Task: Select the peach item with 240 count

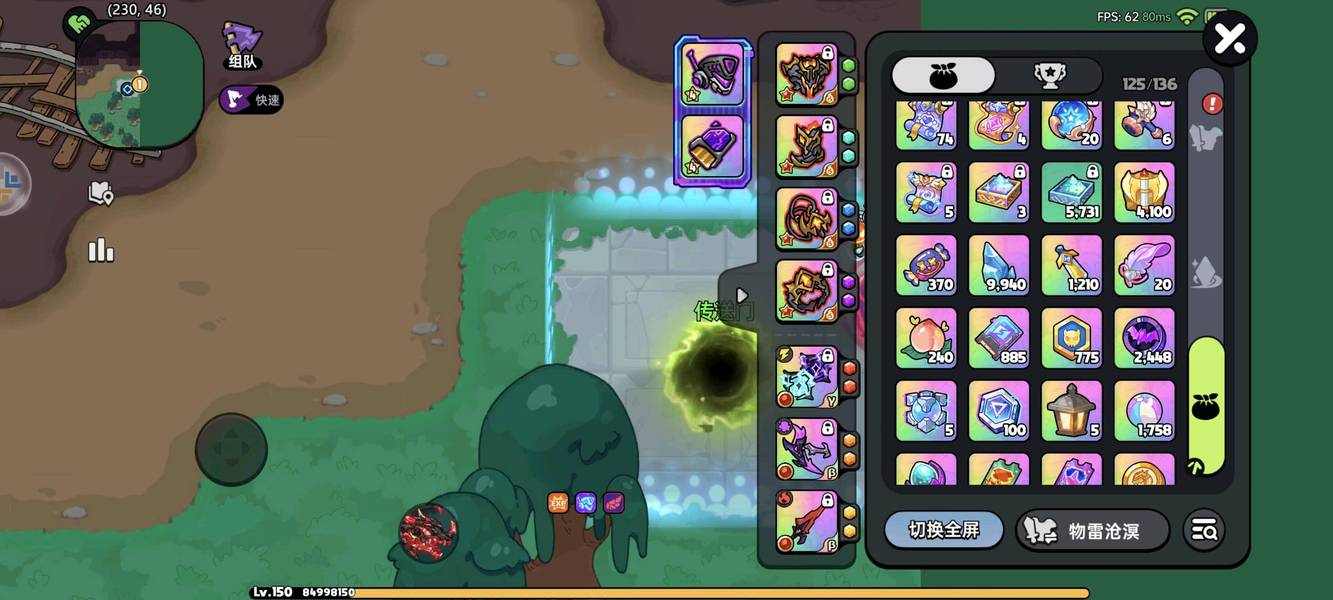Action: (x=926, y=338)
